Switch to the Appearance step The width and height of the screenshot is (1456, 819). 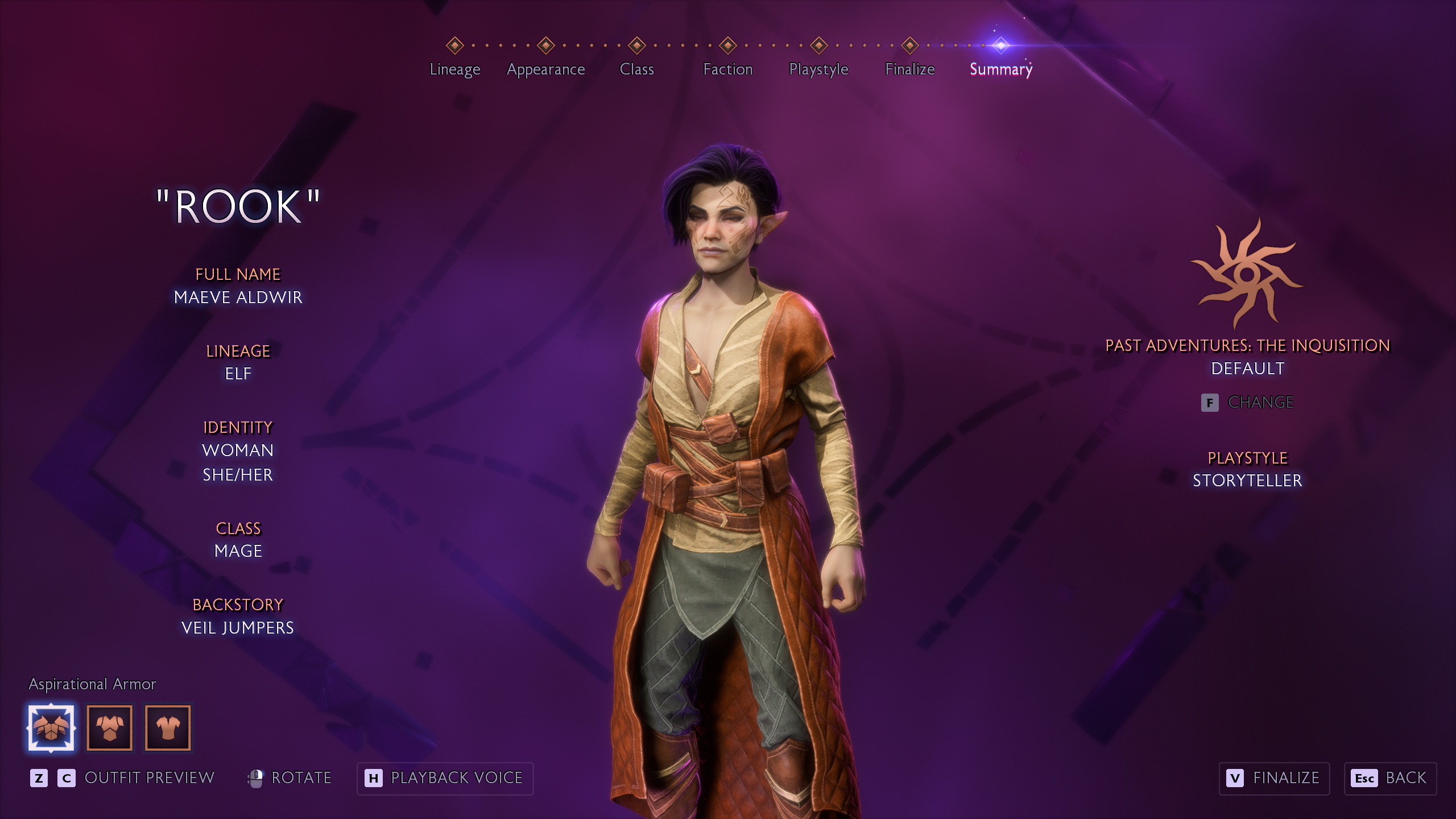click(x=545, y=69)
